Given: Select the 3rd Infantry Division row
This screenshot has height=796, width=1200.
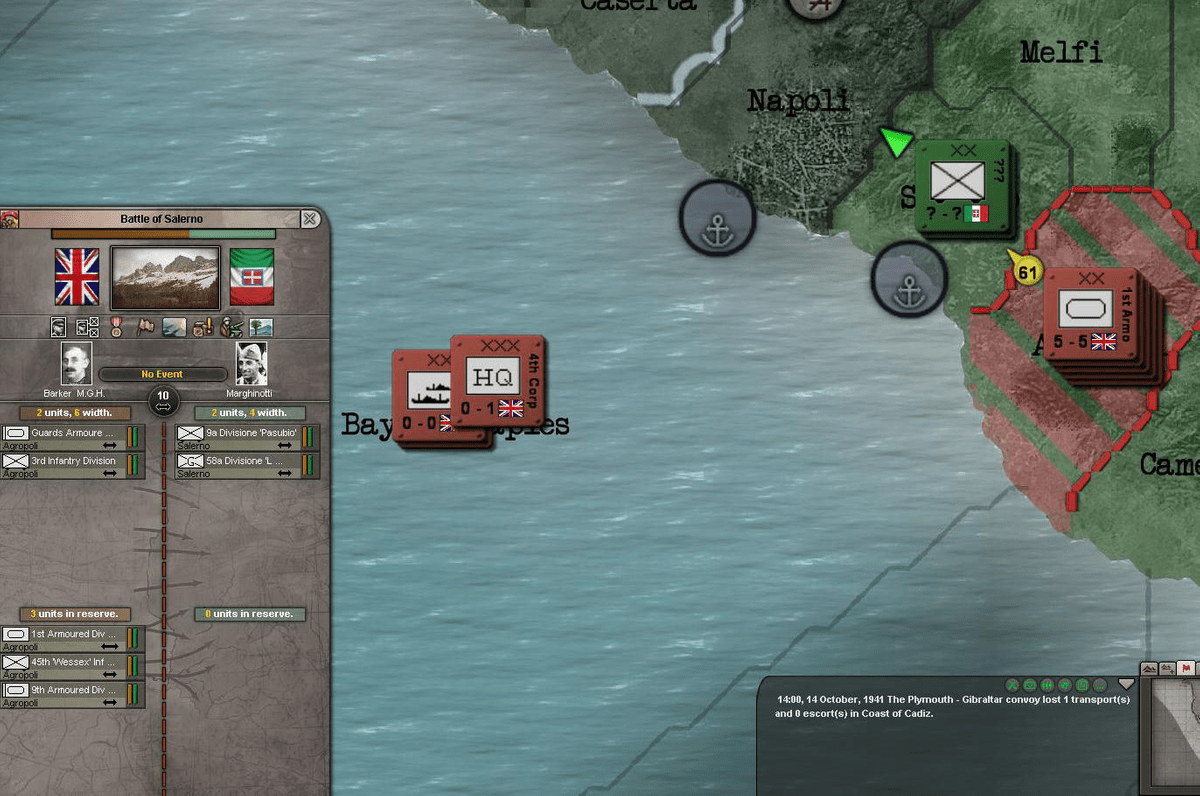Looking at the screenshot, I should pyautogui.click(x=73, y=466).
